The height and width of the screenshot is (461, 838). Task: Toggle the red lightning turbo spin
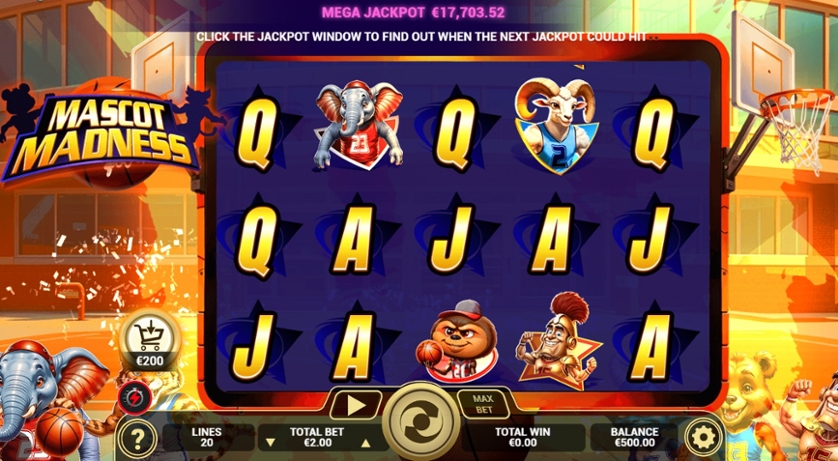[x=131, y=398]
